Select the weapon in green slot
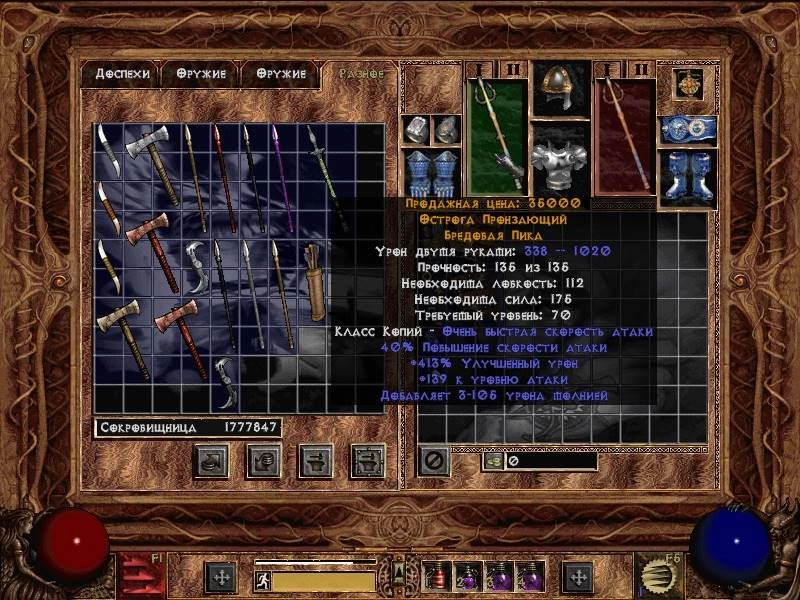This screenshot has height=600, width=800. point(497,138)
